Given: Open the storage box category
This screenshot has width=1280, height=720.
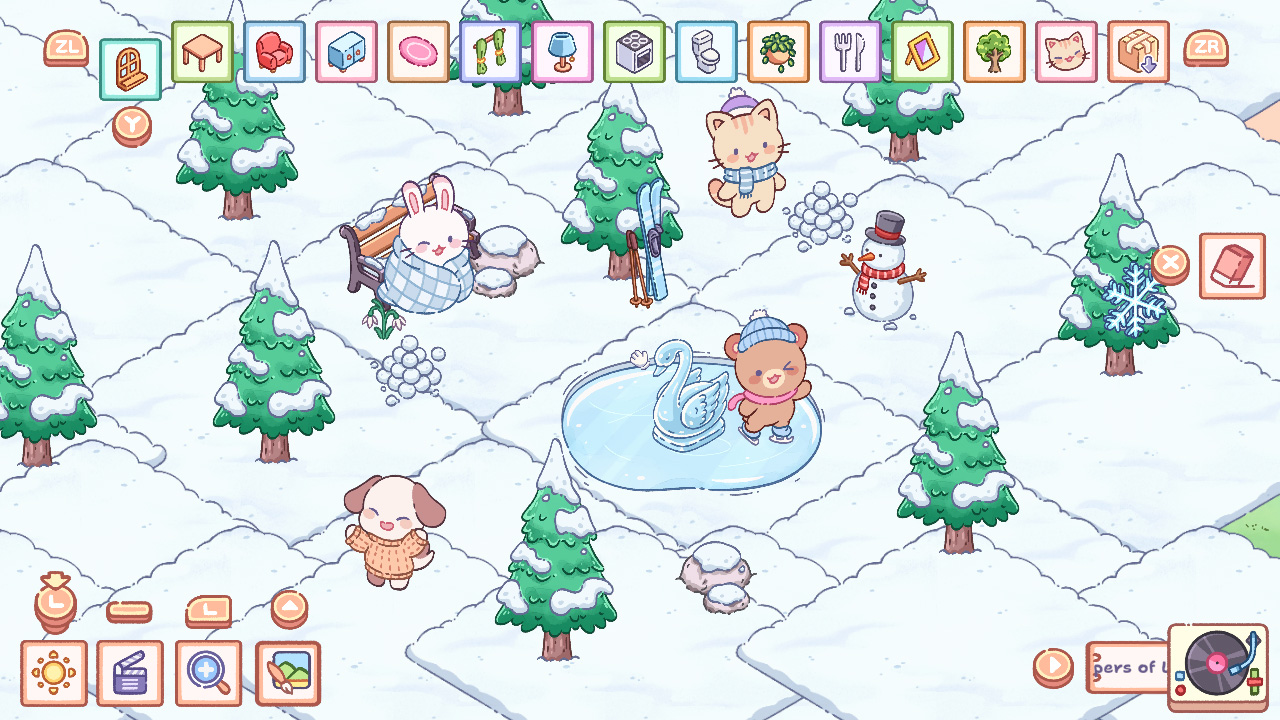Looking at the screenshot, I should pyautogui.click(x=1138, y=55).
